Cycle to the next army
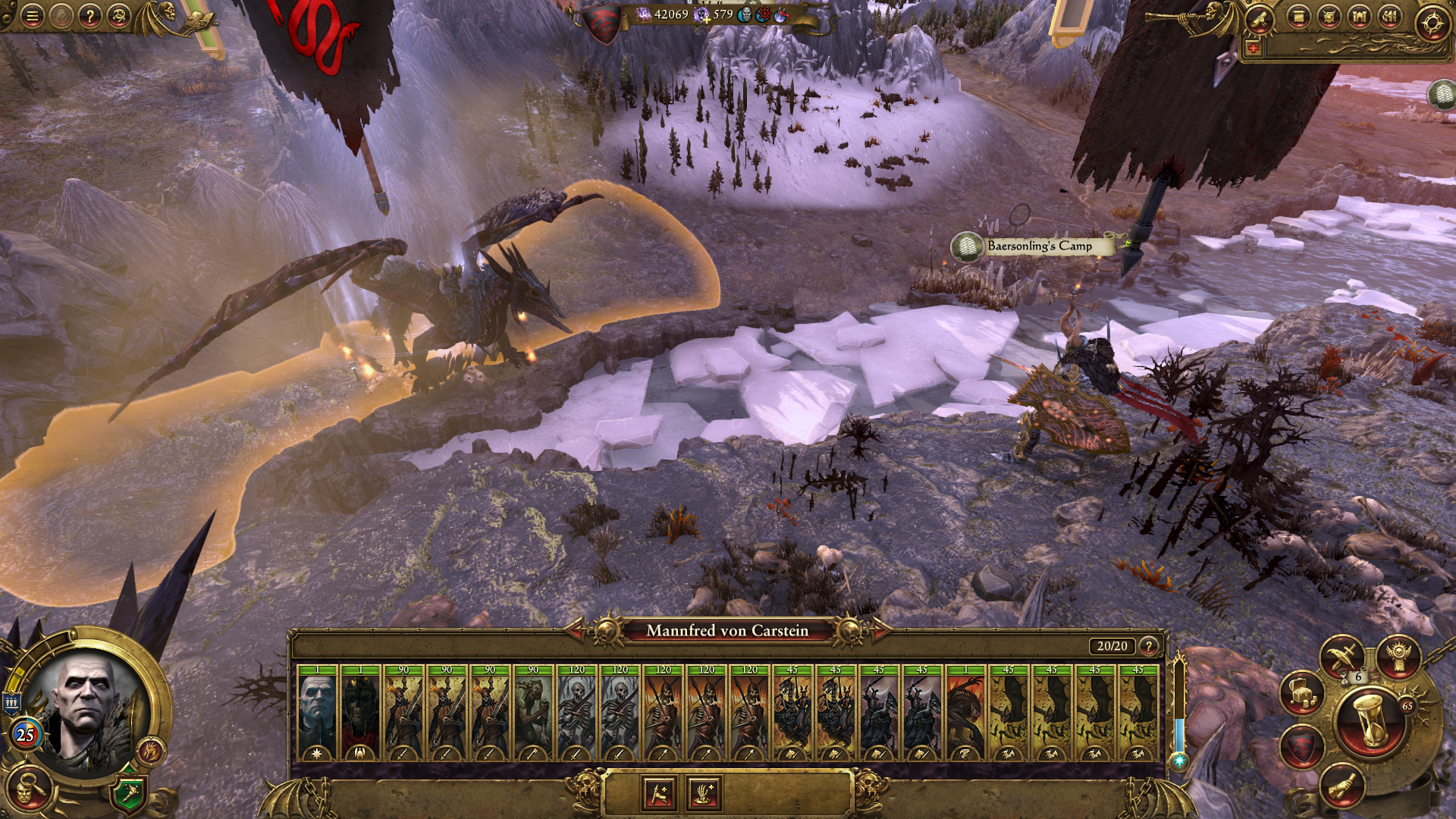Image resolution: width=1456 pixels, height=819 pixels. tap(878, 629)
